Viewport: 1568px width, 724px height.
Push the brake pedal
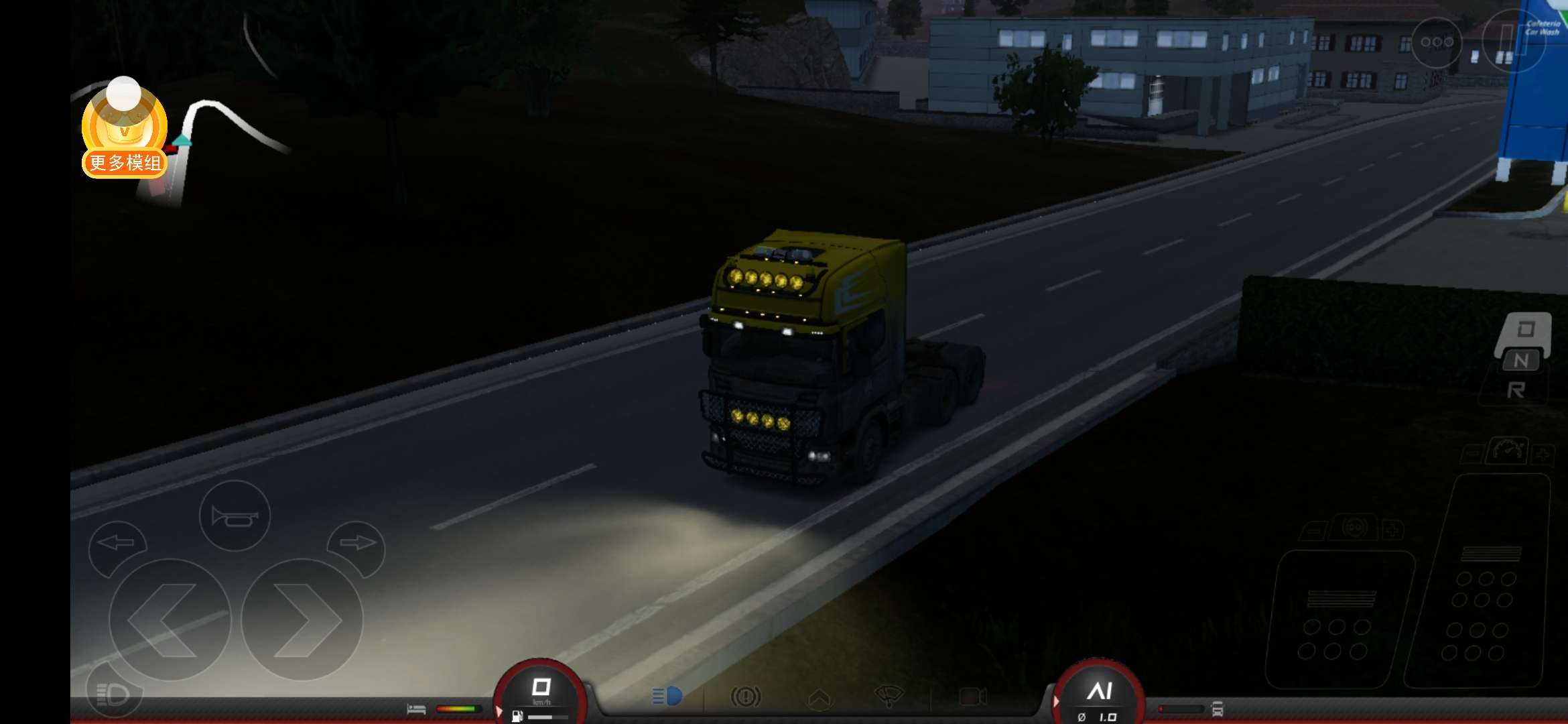(x=1337, y=620)
